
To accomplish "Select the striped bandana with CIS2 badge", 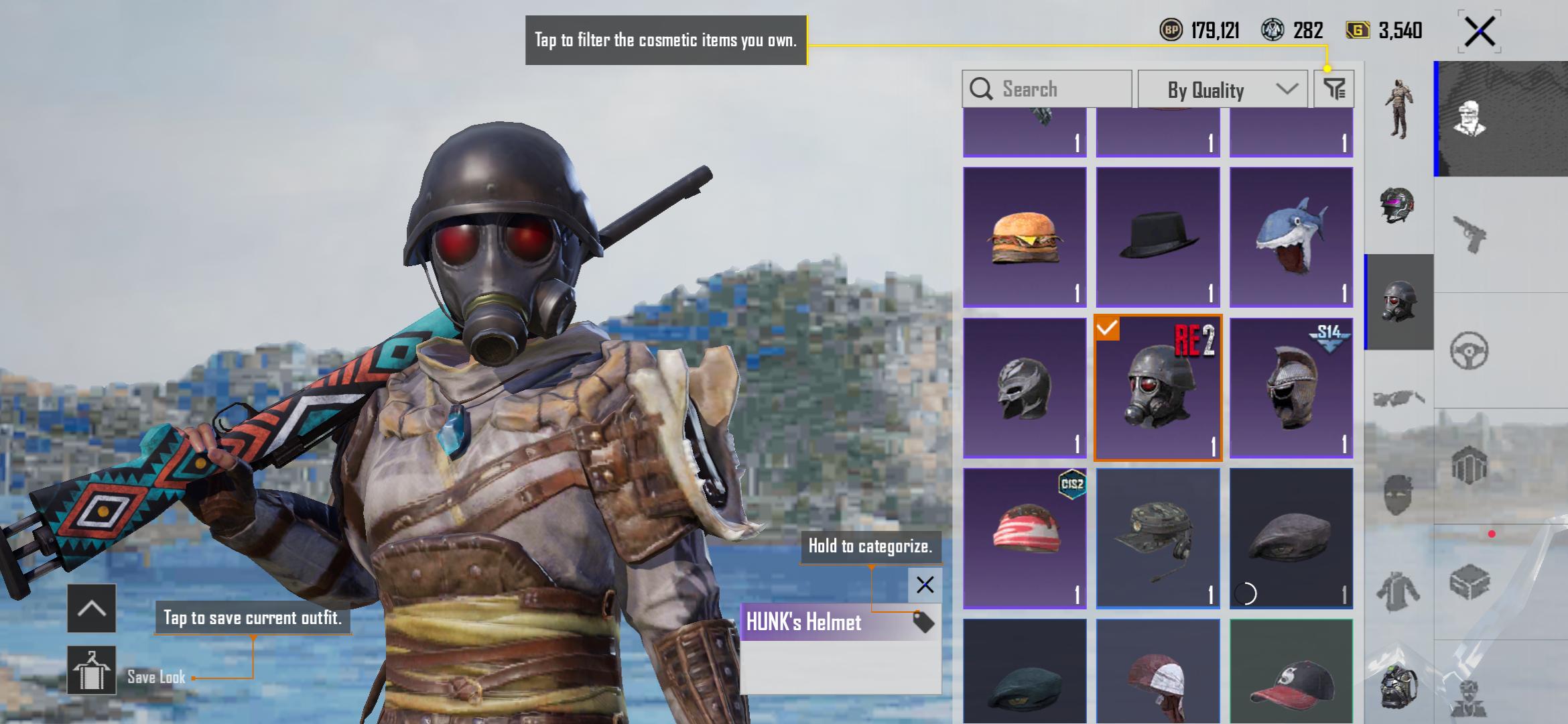I will click(1025, 538).
